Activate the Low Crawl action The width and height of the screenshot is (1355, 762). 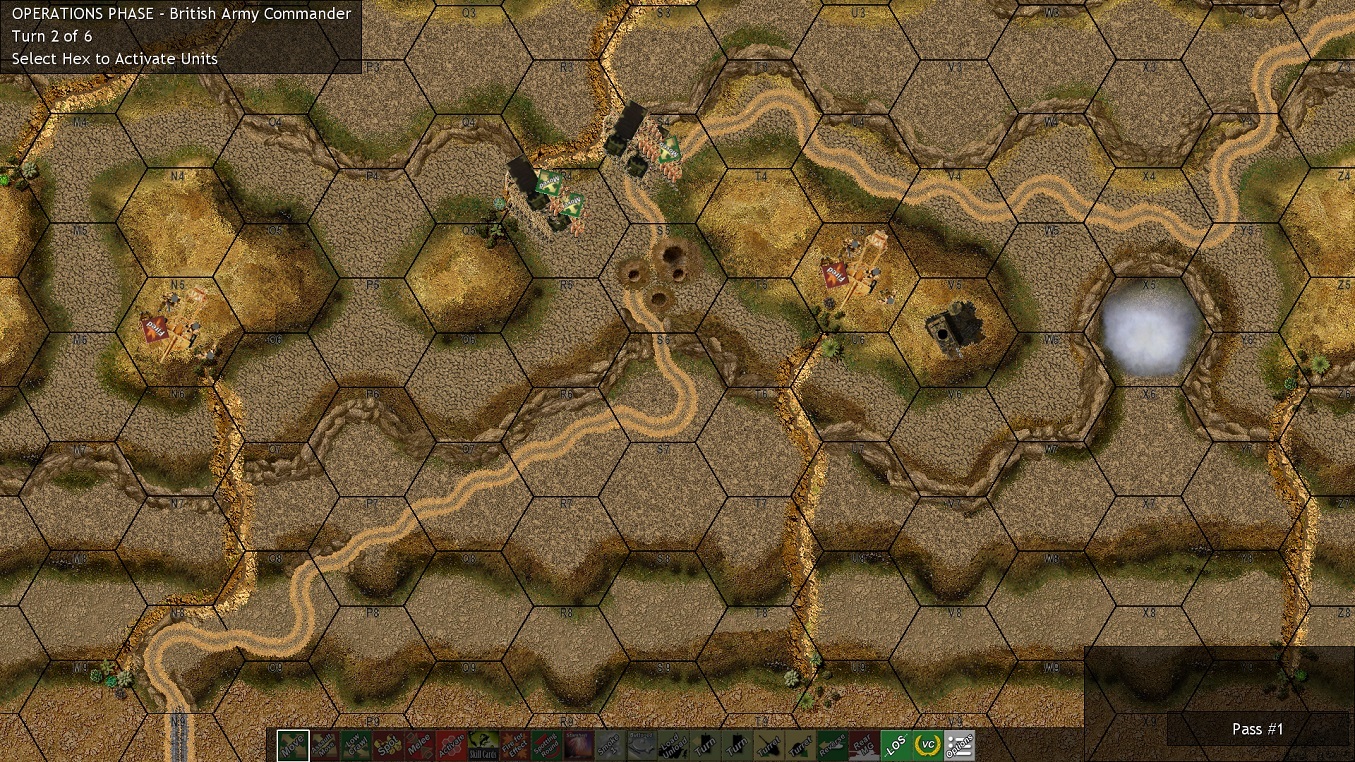click(356, 745)
